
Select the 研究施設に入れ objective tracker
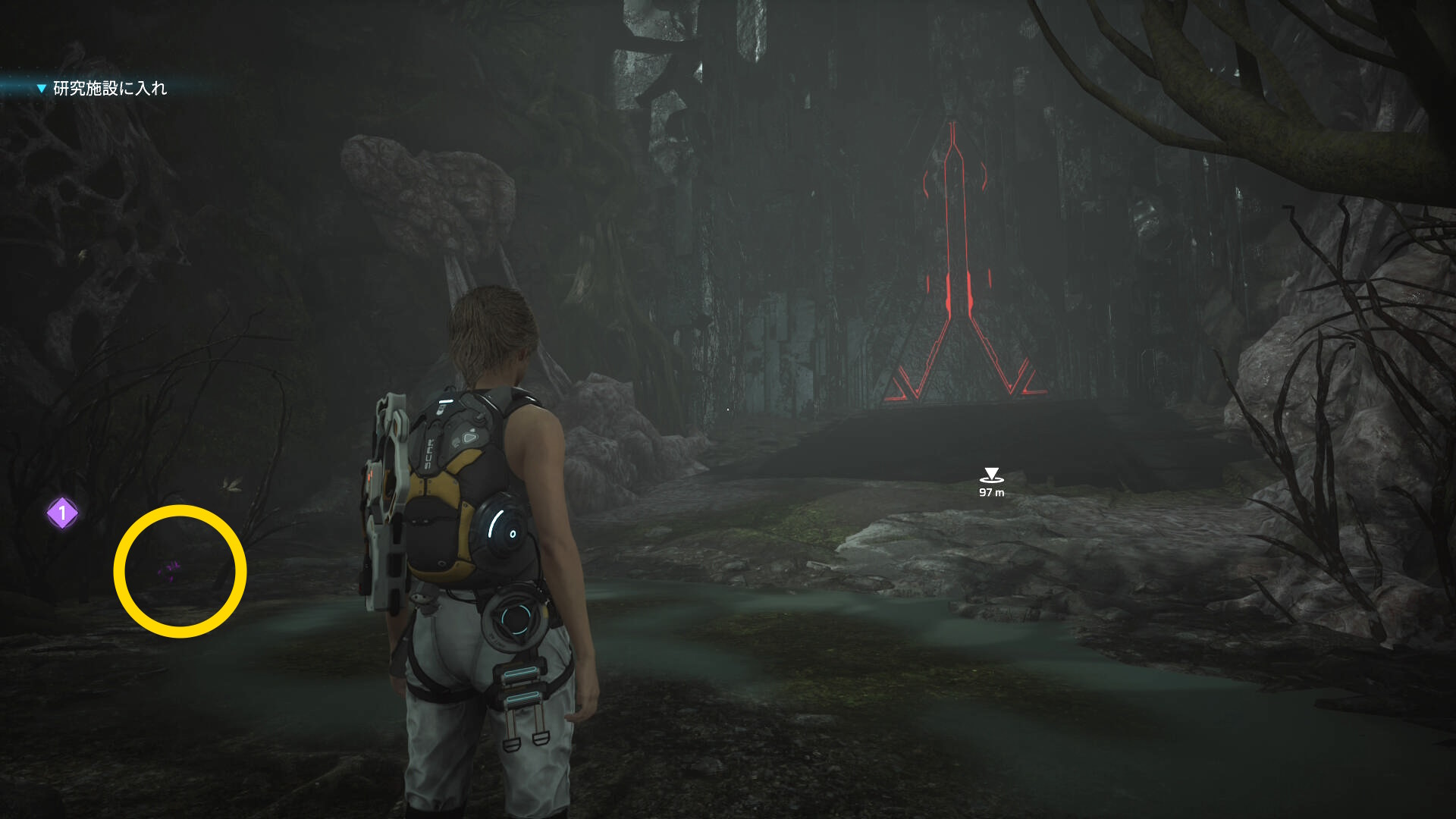[x=109, y=89]
